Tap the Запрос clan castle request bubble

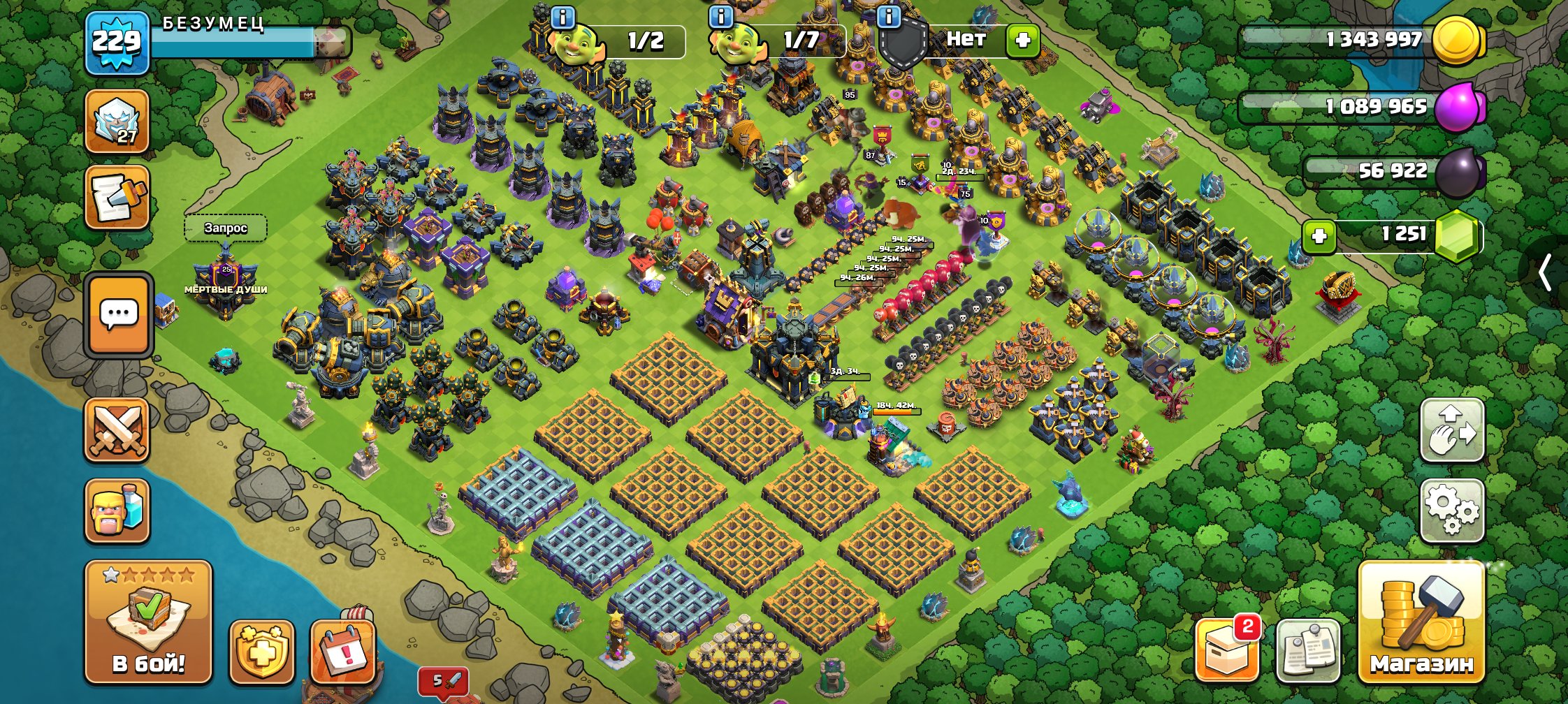[x=225, y=227]
